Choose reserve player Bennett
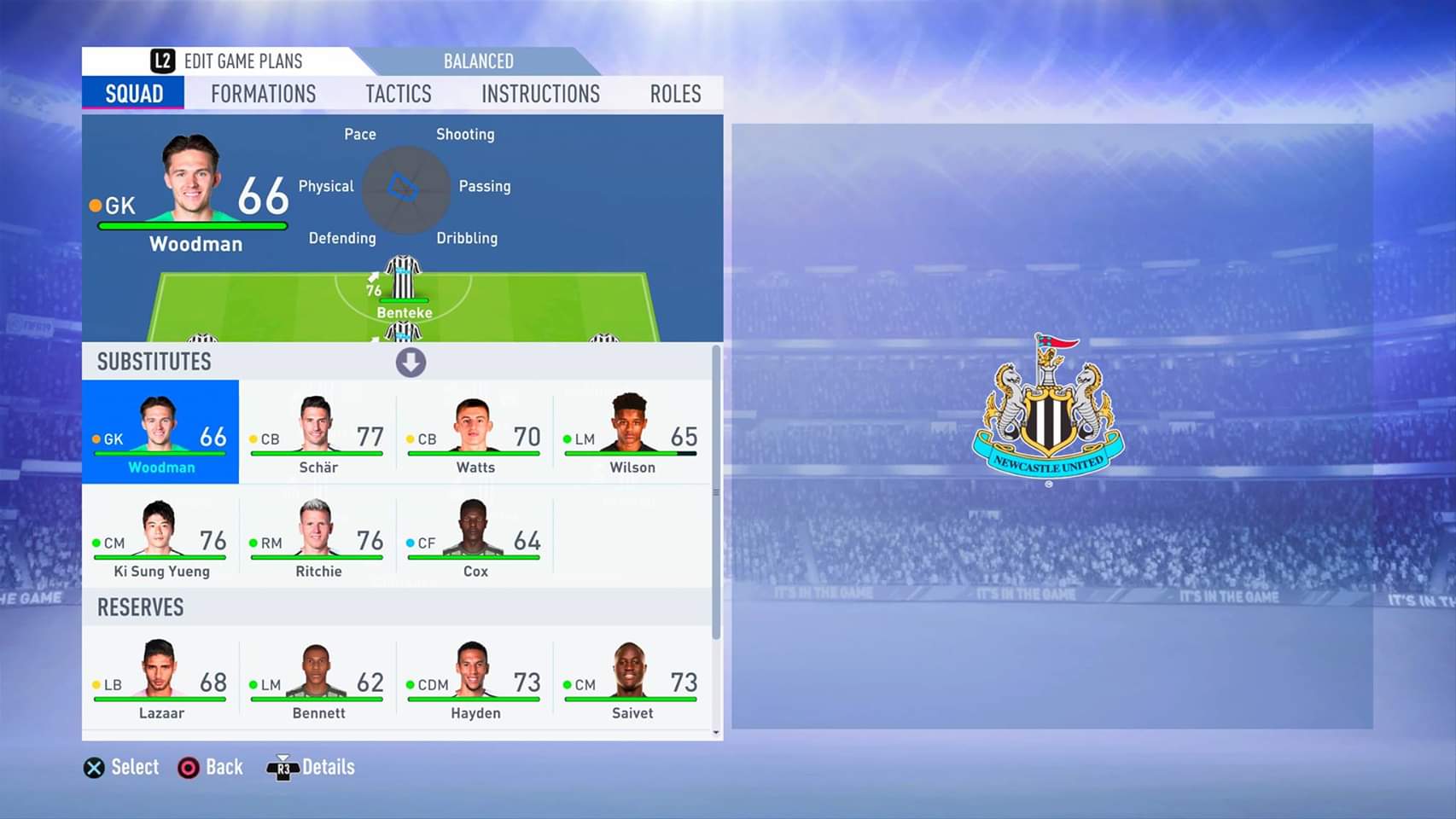The image size is (1456, 819). (317, 679)
